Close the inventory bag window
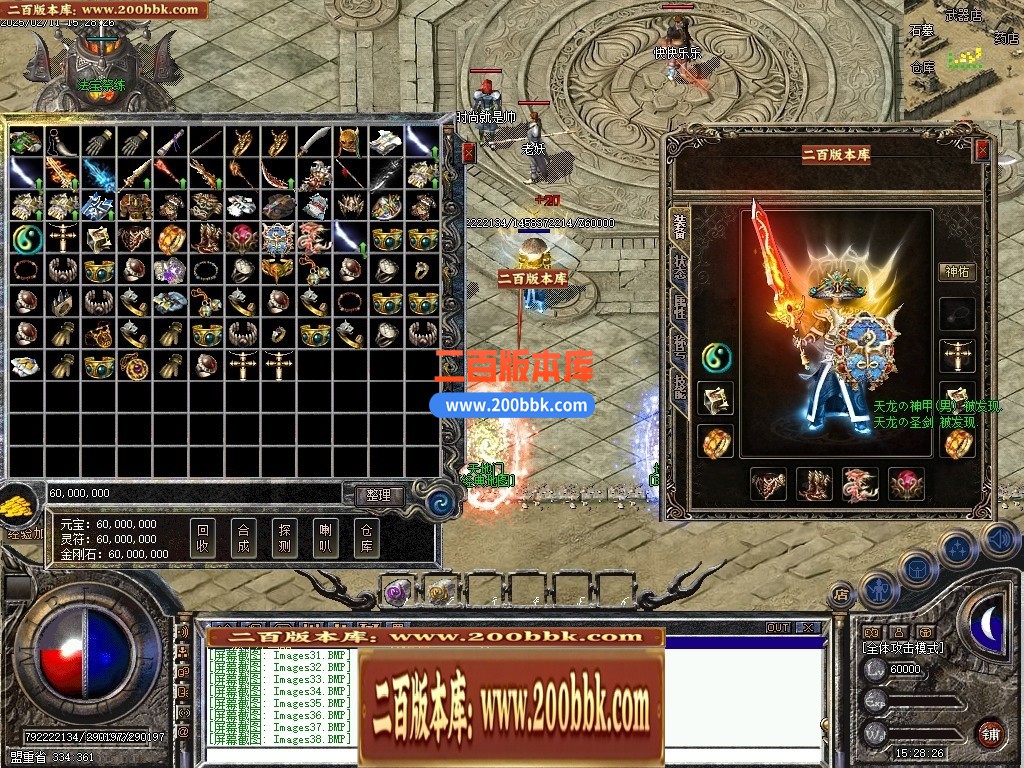This screenshot has width=1024, height=768. coord(468,152)
